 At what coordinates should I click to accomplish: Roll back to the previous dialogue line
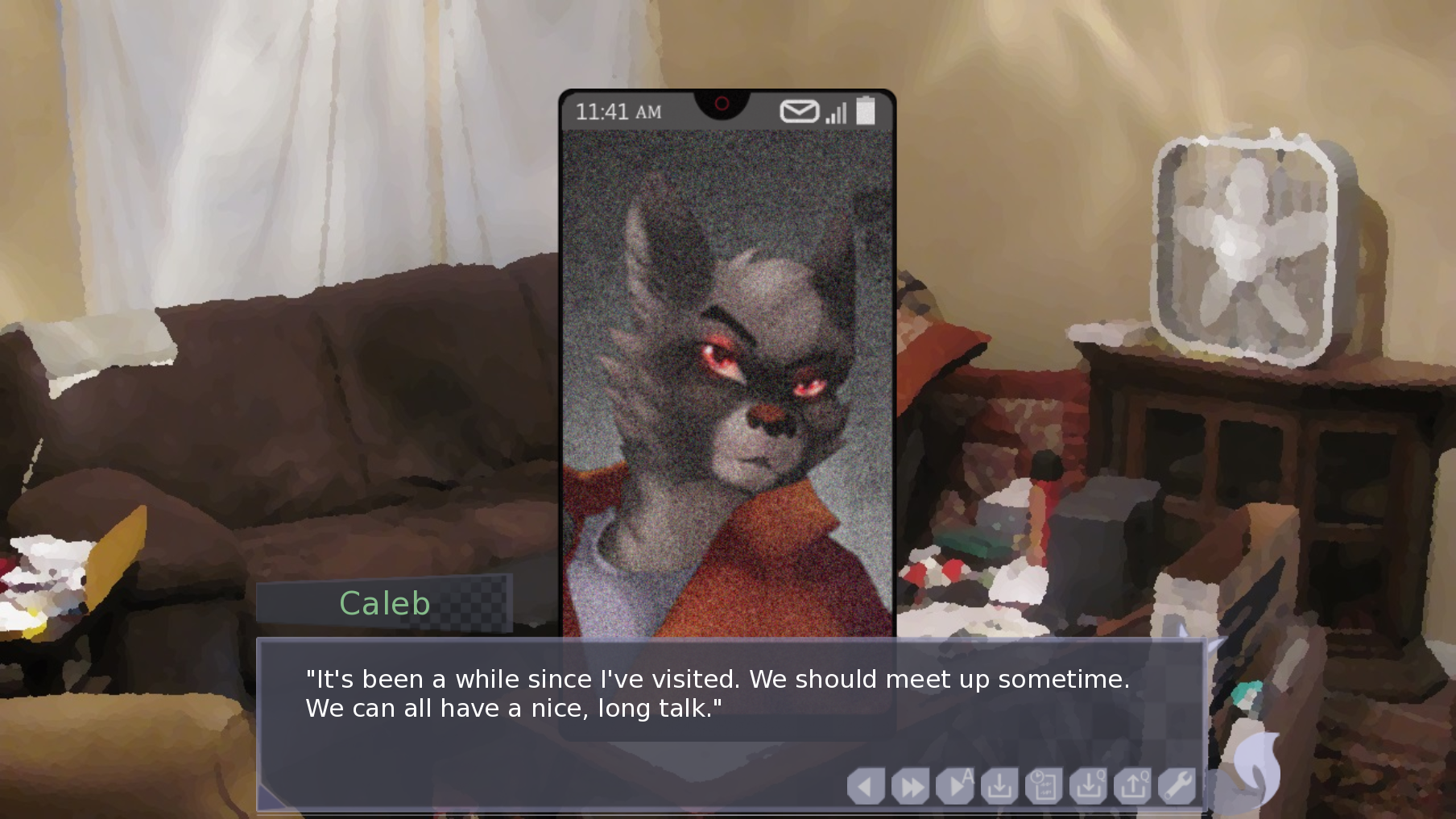click(x=866, y=786)
